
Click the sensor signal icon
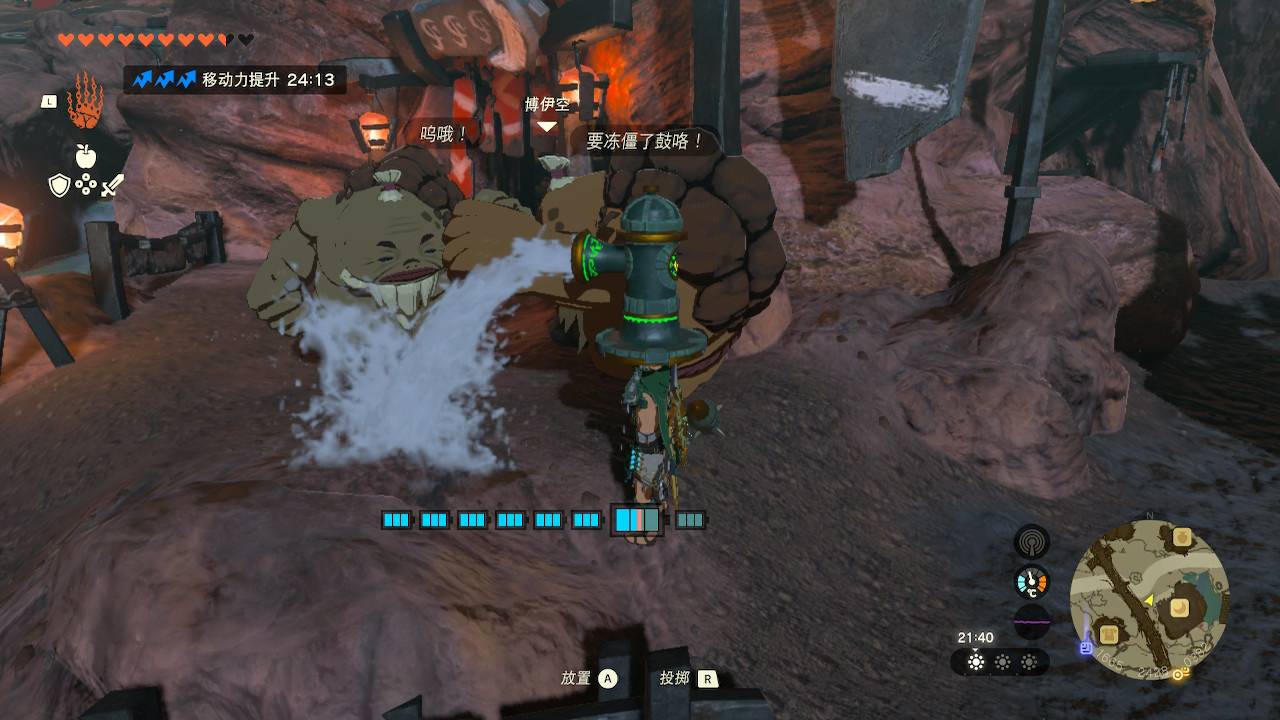pos(1031,542)
